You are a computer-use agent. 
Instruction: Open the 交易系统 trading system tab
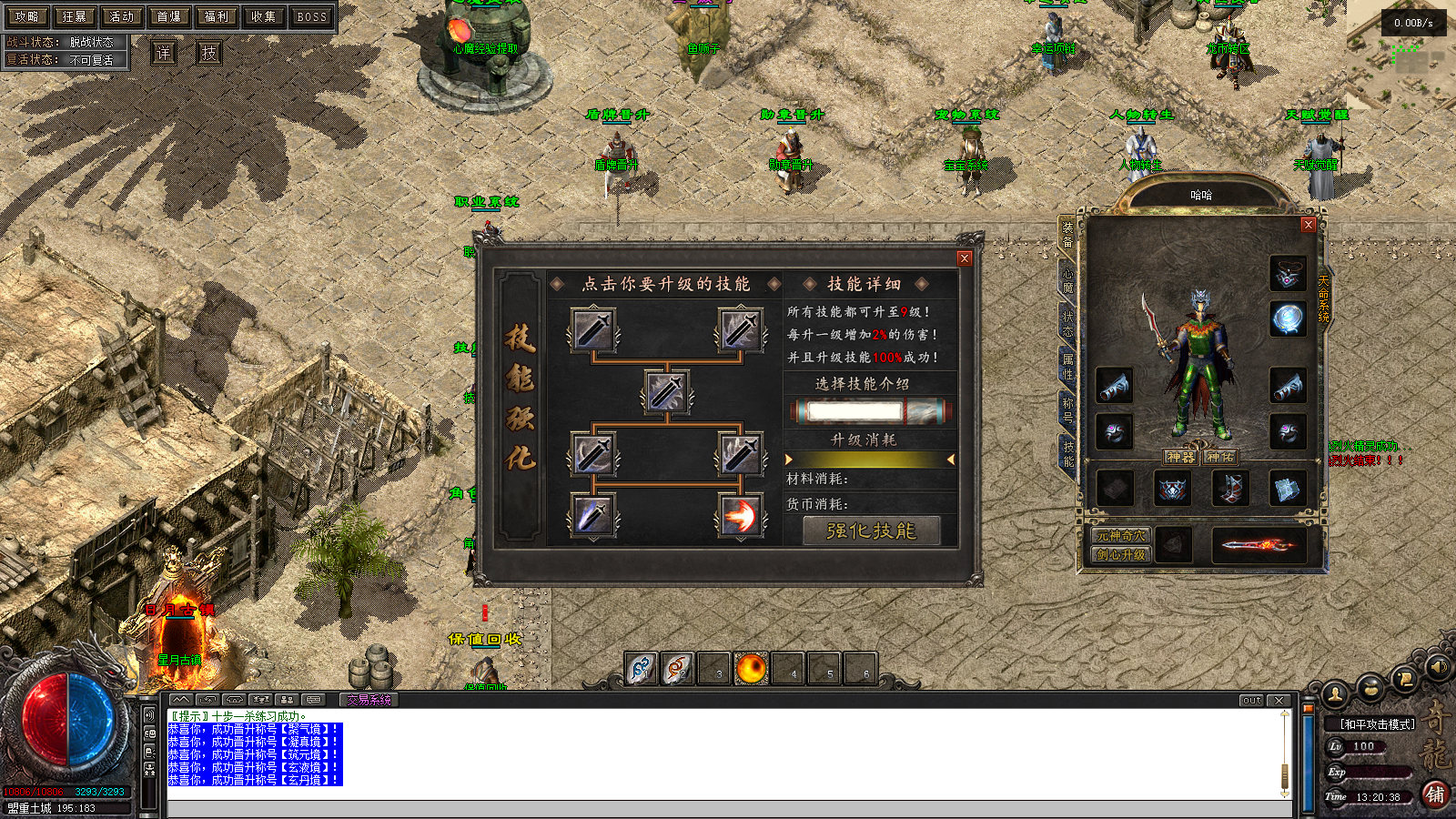(x=369, y=700)
